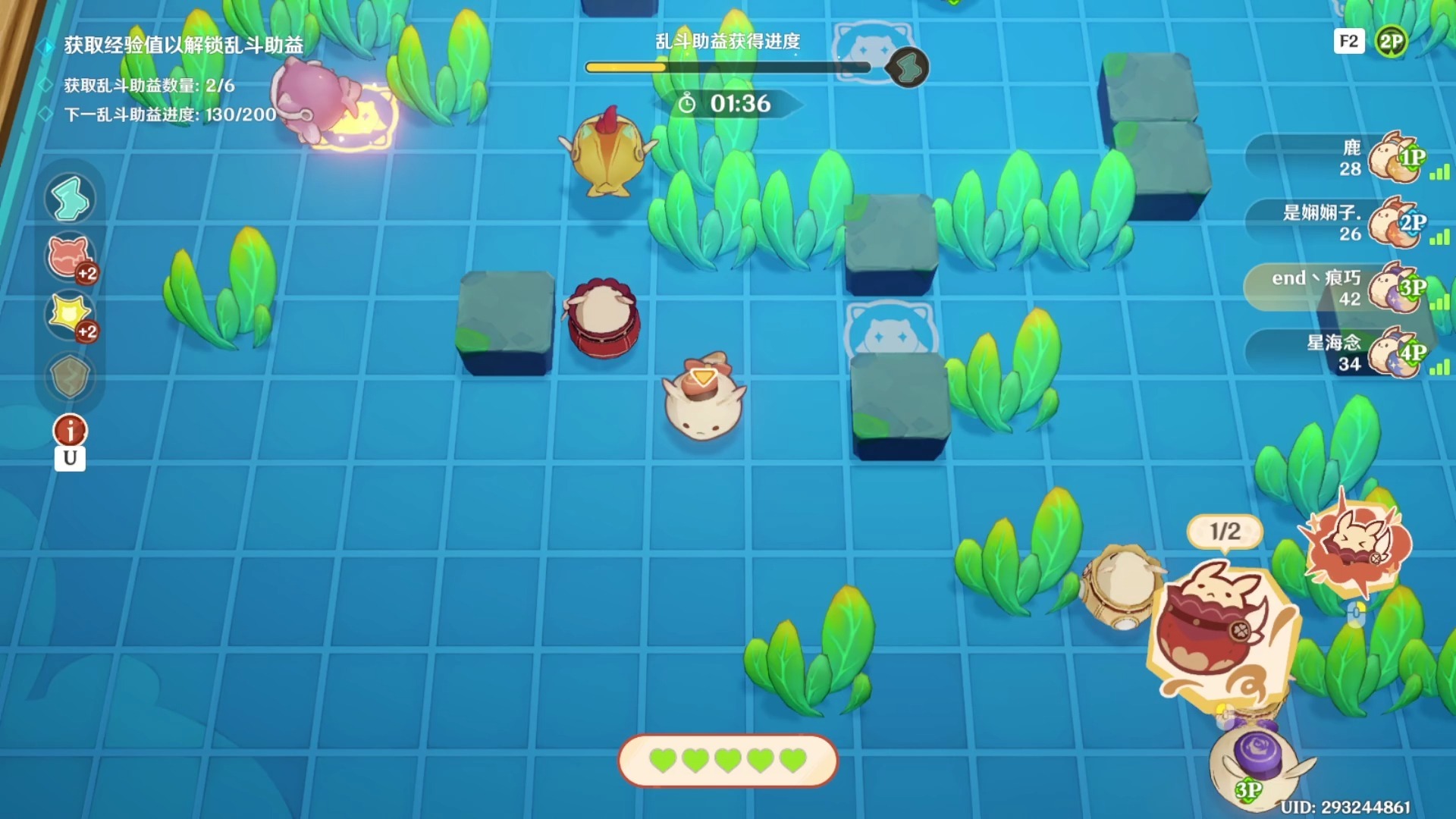Click the brawl buff reward icon
1456x819 pixels.
tap(907, 68)
